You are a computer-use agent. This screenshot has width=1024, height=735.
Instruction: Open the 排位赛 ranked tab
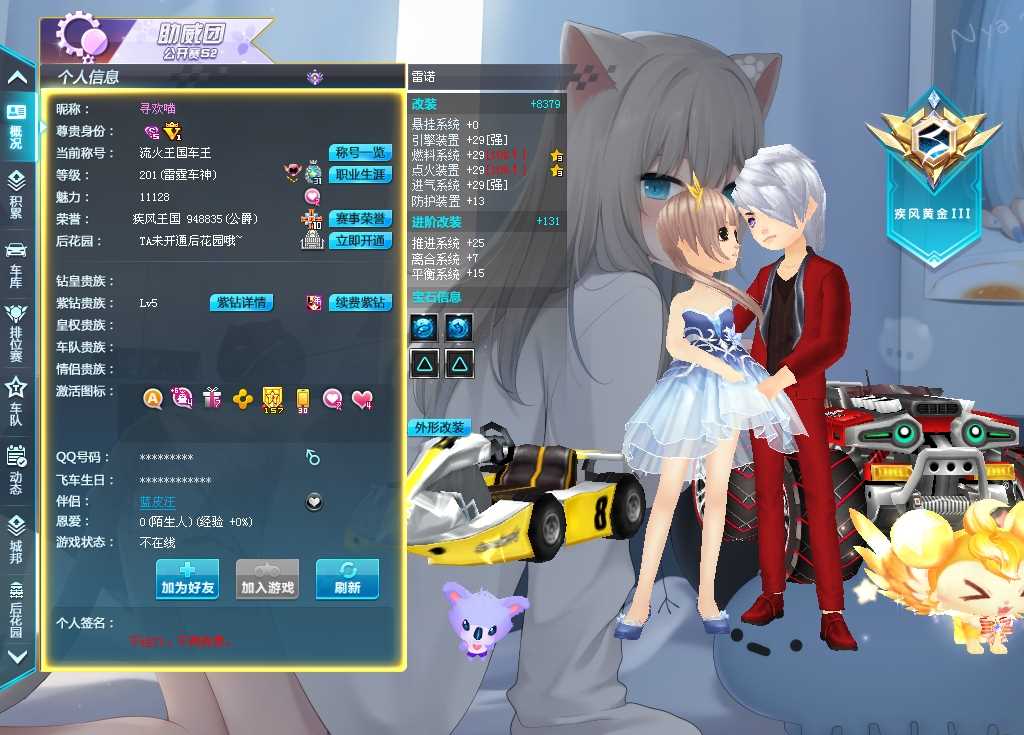point(16,328)
